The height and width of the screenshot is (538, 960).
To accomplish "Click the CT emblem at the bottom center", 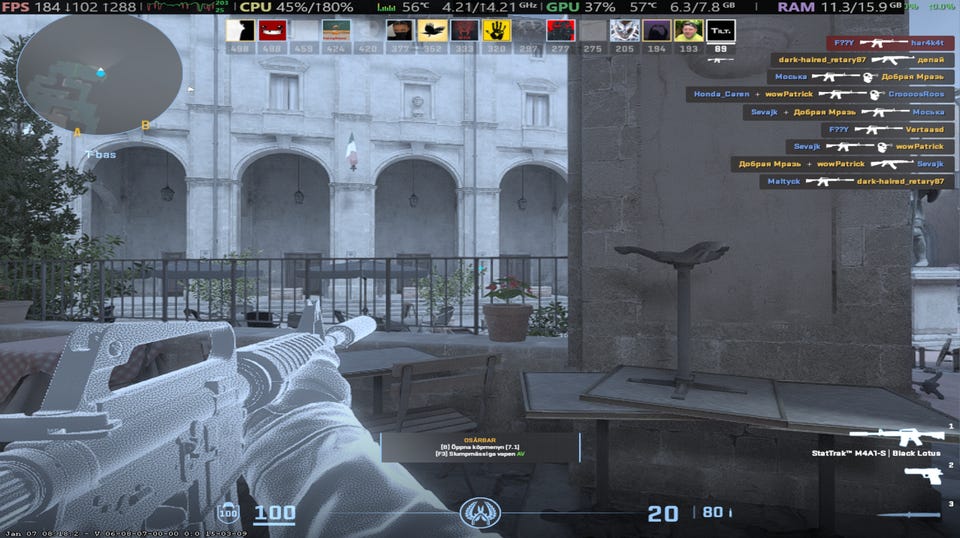I will point(480,514).
